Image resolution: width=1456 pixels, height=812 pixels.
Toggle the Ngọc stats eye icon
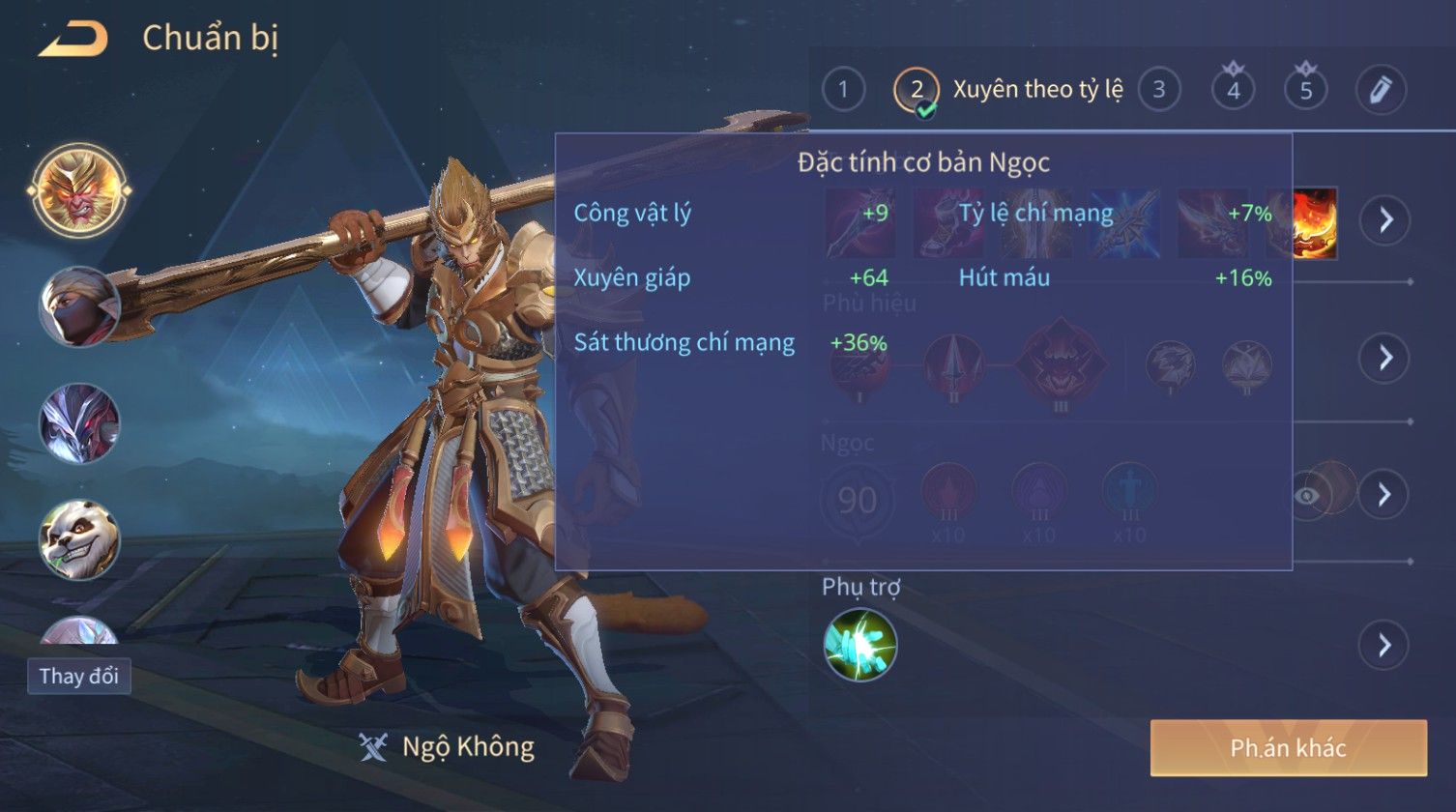[x=1307, y=495]
